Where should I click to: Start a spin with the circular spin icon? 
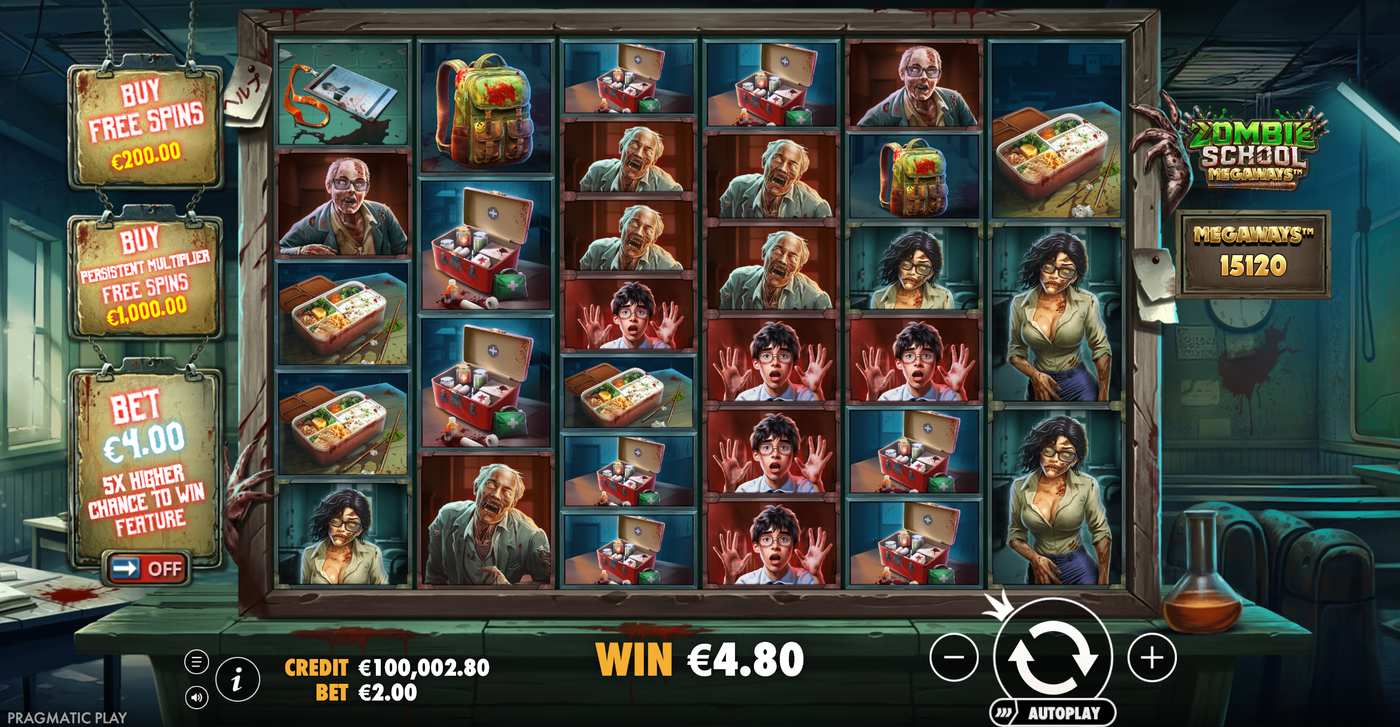pos(1055,657)
